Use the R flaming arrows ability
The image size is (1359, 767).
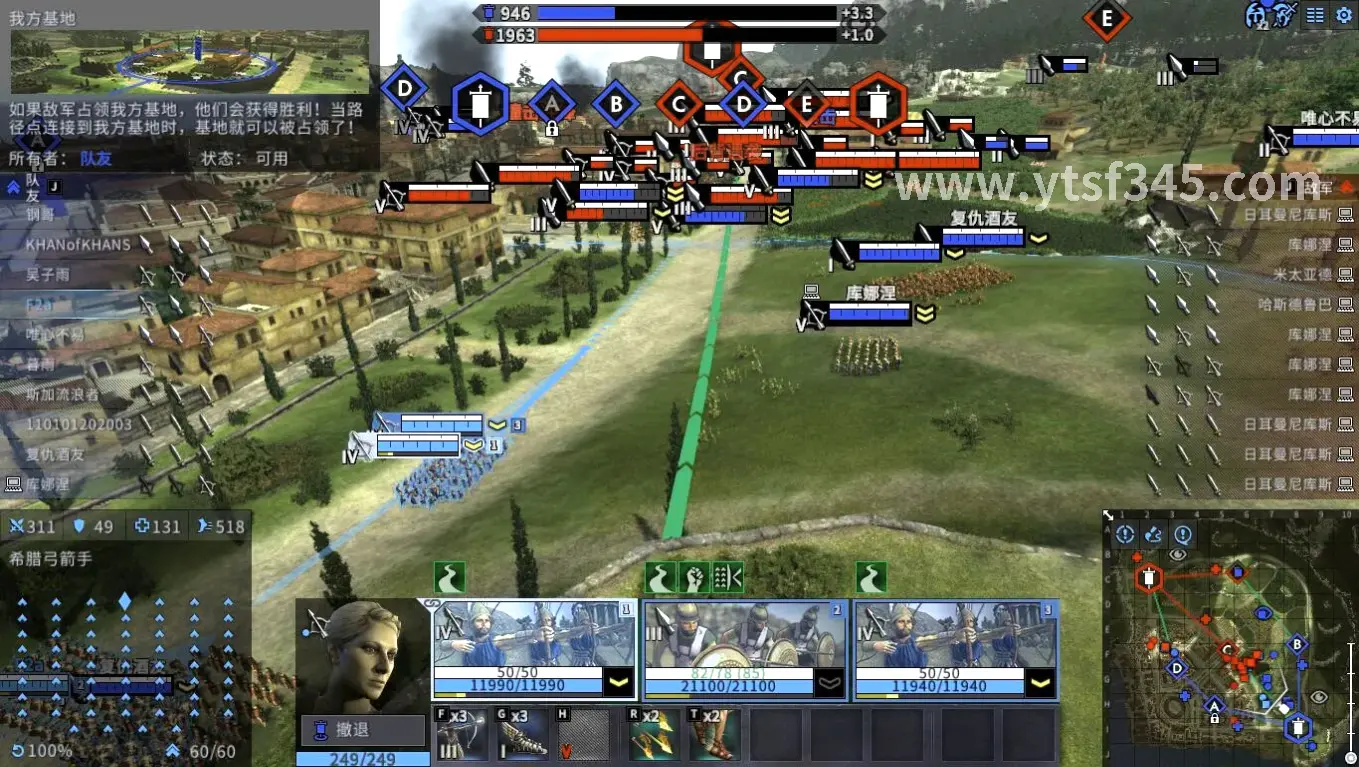[x=653, y=735]
